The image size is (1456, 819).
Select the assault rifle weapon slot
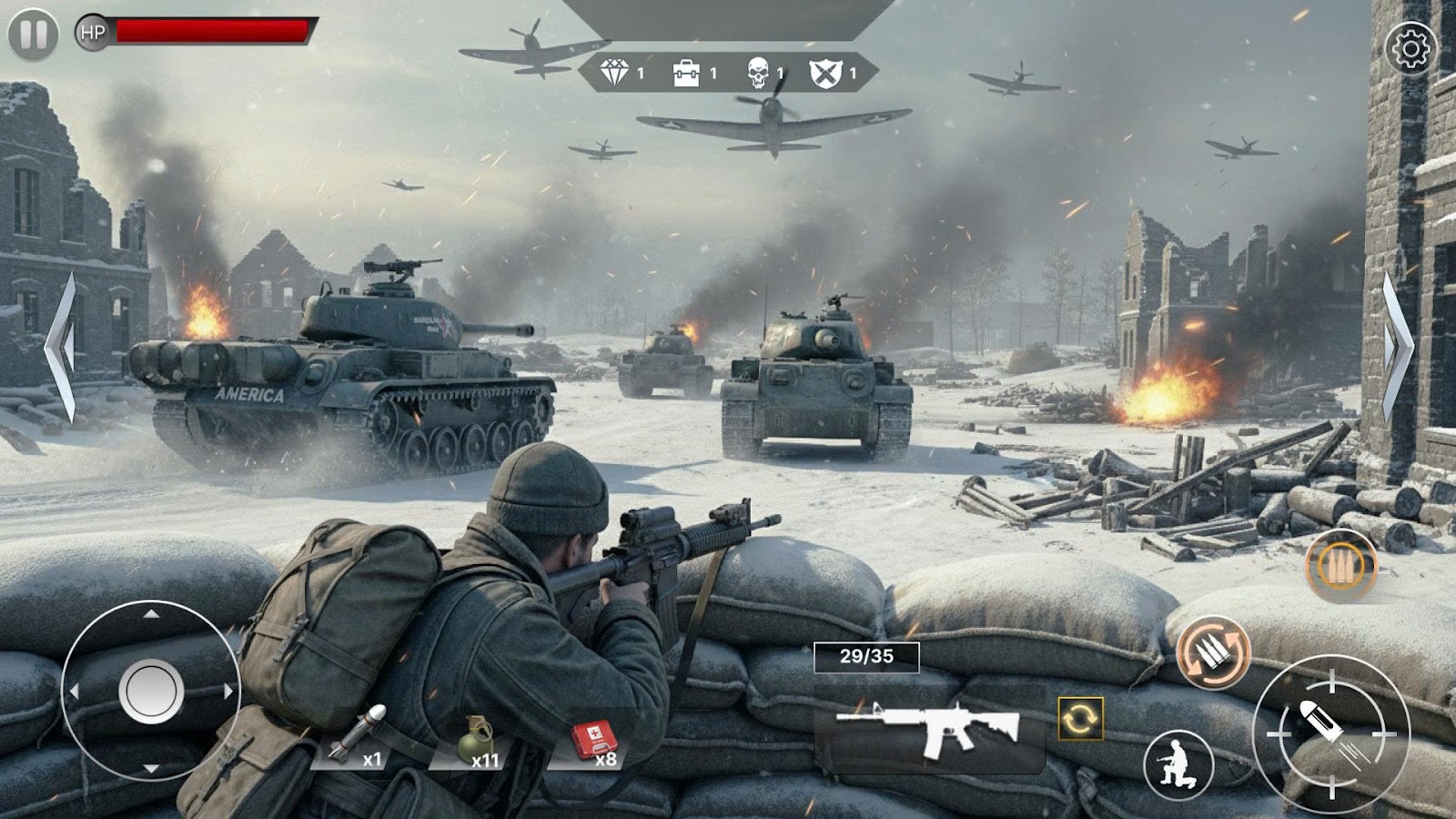(928, 728)
